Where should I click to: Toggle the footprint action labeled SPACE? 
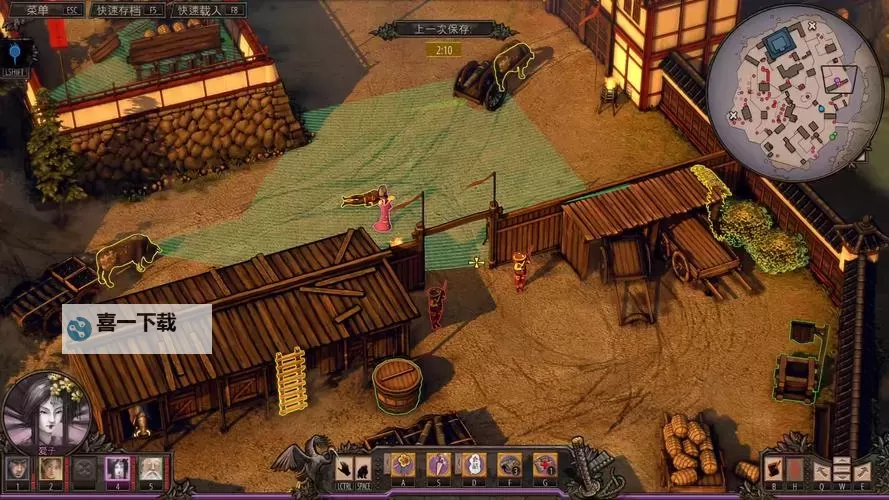365,468
